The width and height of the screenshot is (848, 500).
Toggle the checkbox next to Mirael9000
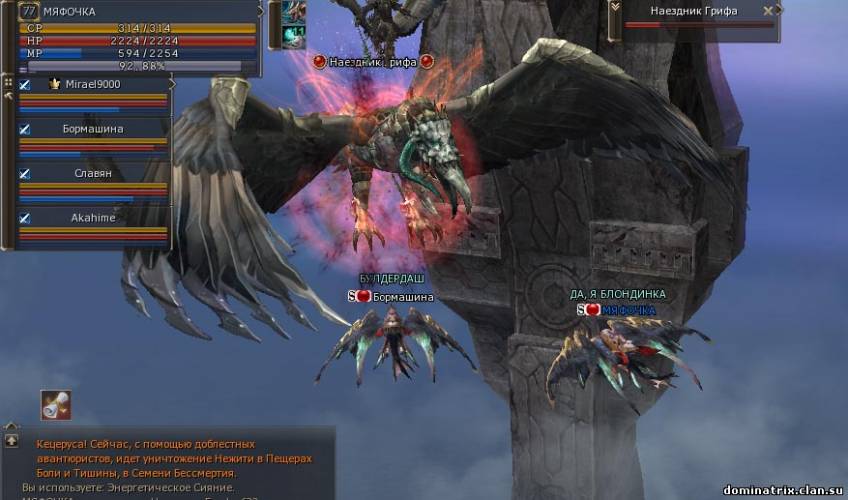point(24,86)
